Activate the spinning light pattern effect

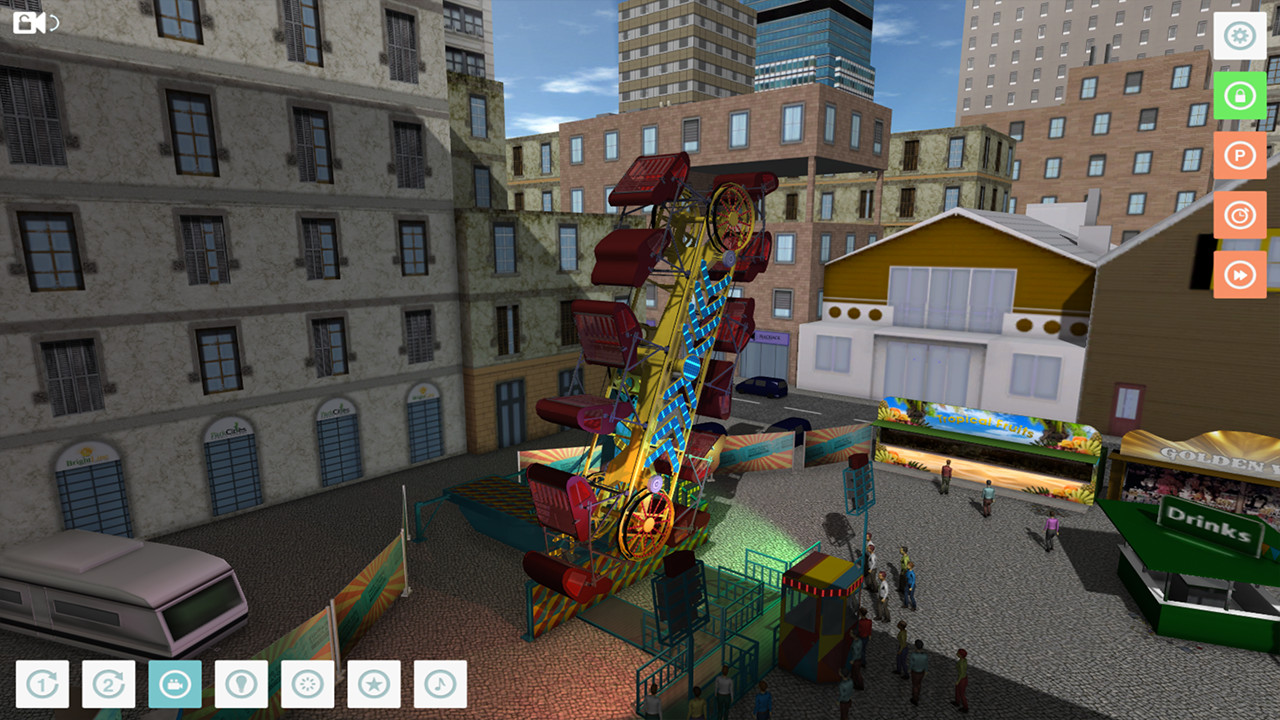coord(308,684)
